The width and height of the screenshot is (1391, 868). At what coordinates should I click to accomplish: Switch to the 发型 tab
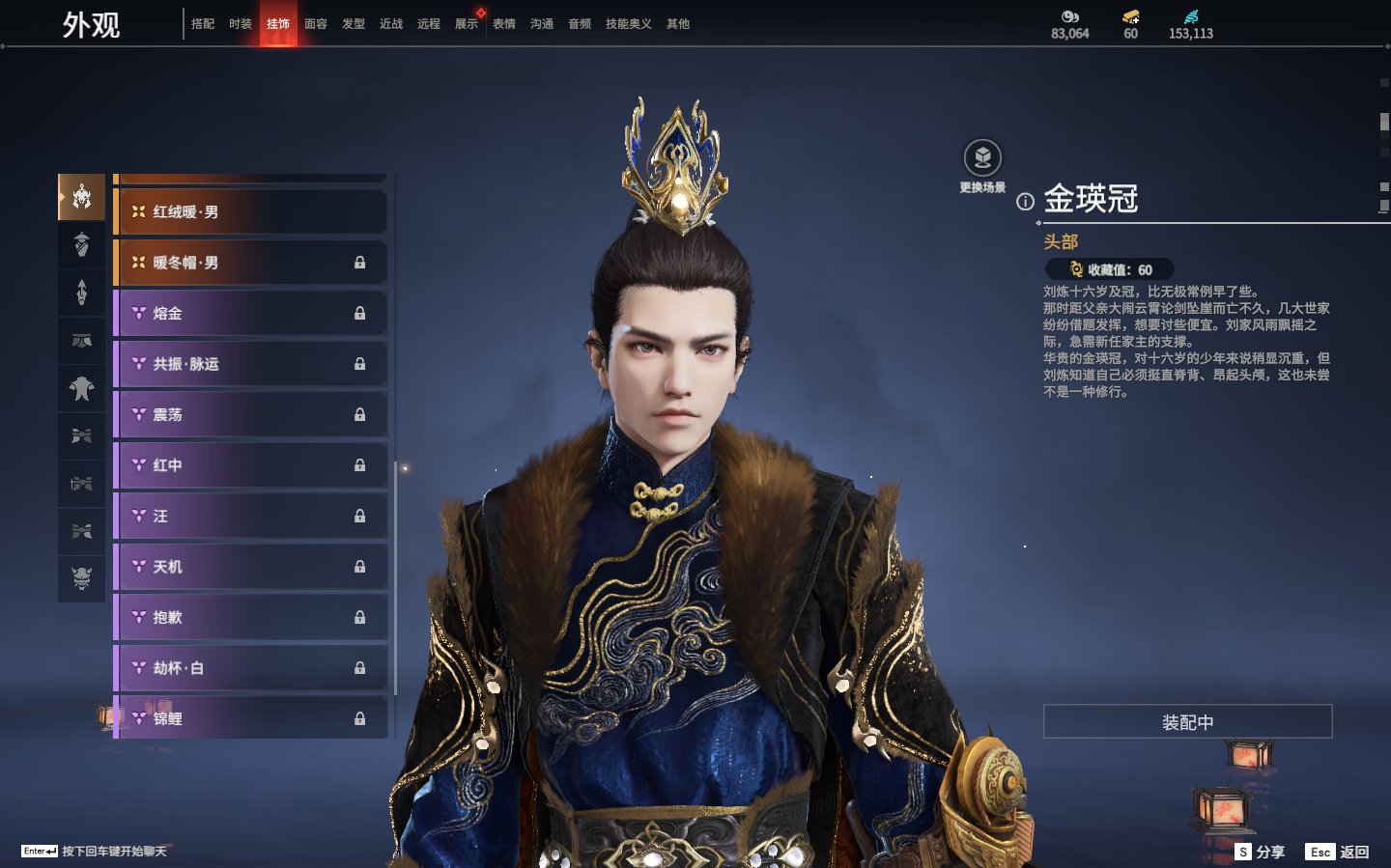(x=354, y=24)
